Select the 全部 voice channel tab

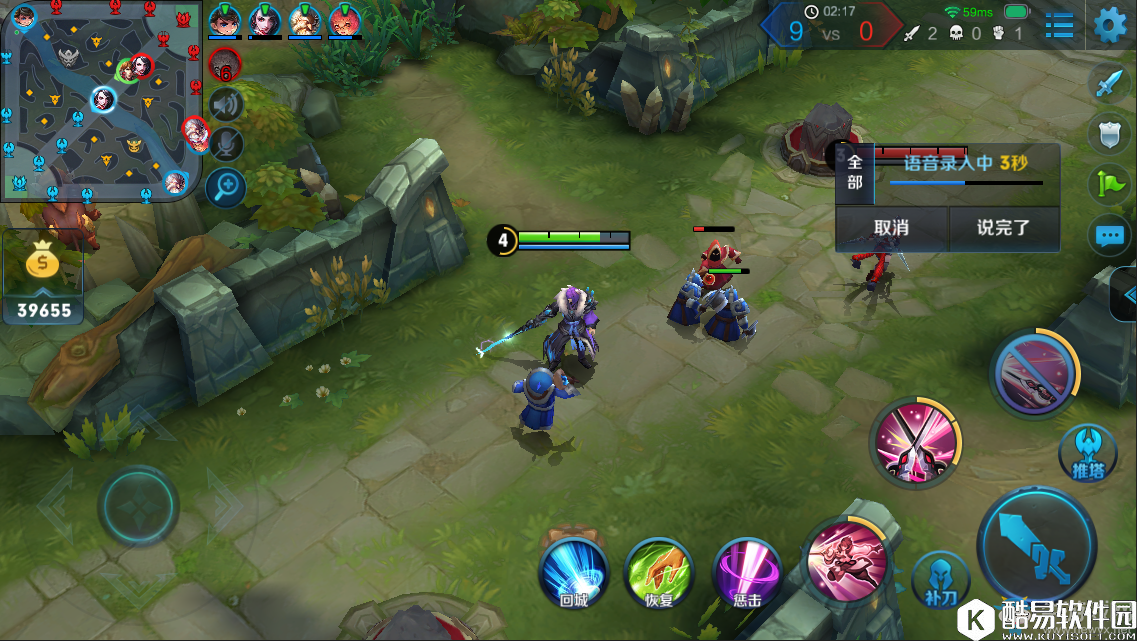pyautogui.click(x=854, y=172)
